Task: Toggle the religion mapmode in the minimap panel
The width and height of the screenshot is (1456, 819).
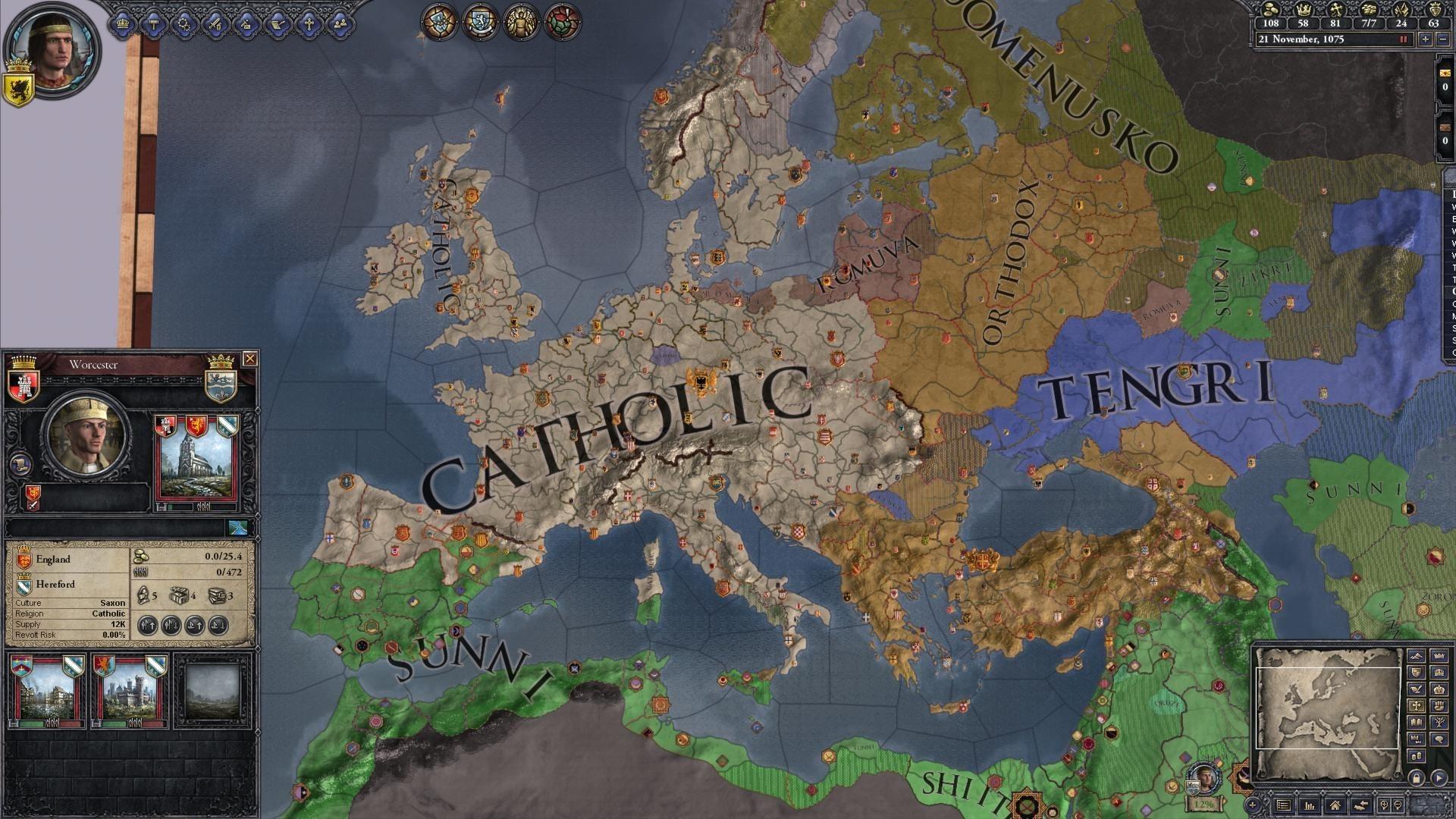Action: pyautogui.click(x=1417, y=705)
